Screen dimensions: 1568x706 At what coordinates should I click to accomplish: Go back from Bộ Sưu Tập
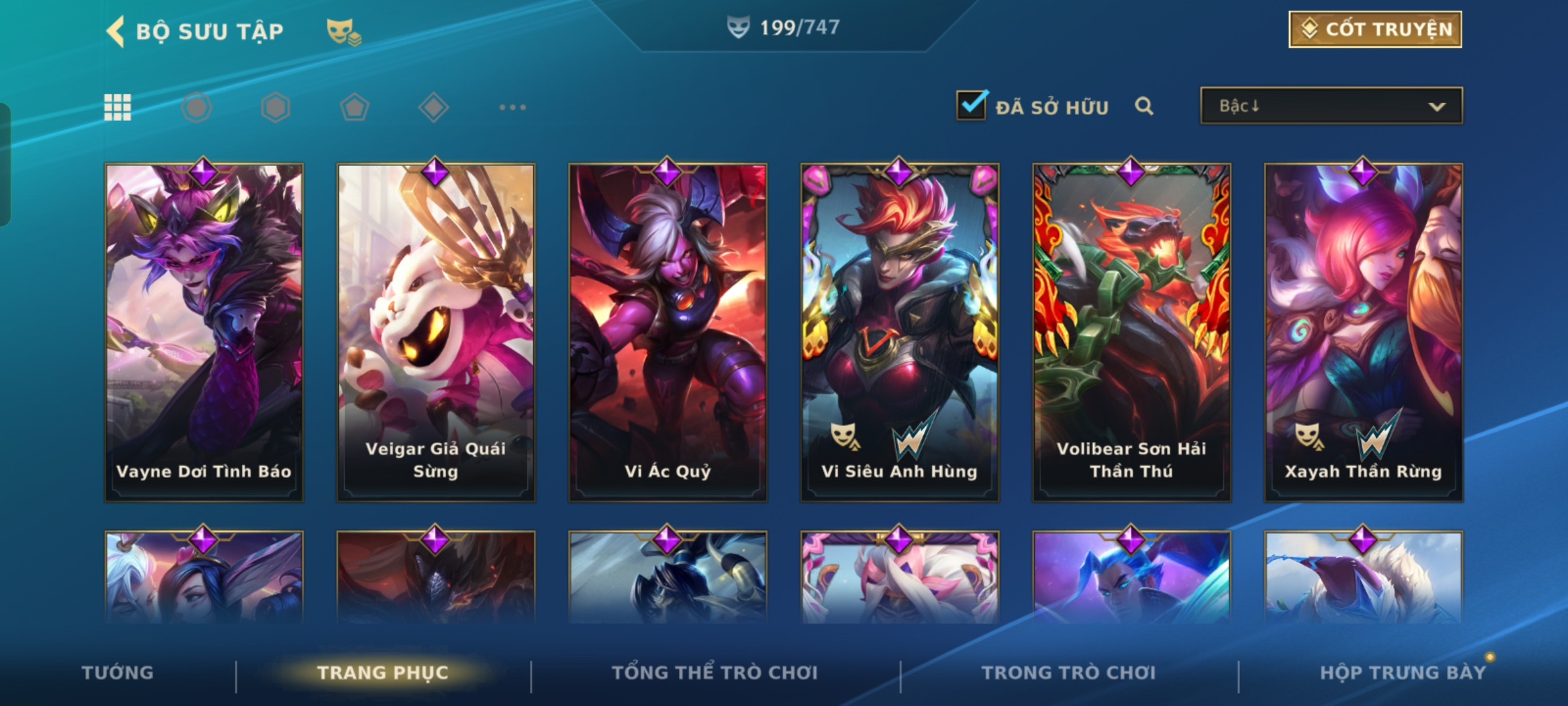[116, 31]
